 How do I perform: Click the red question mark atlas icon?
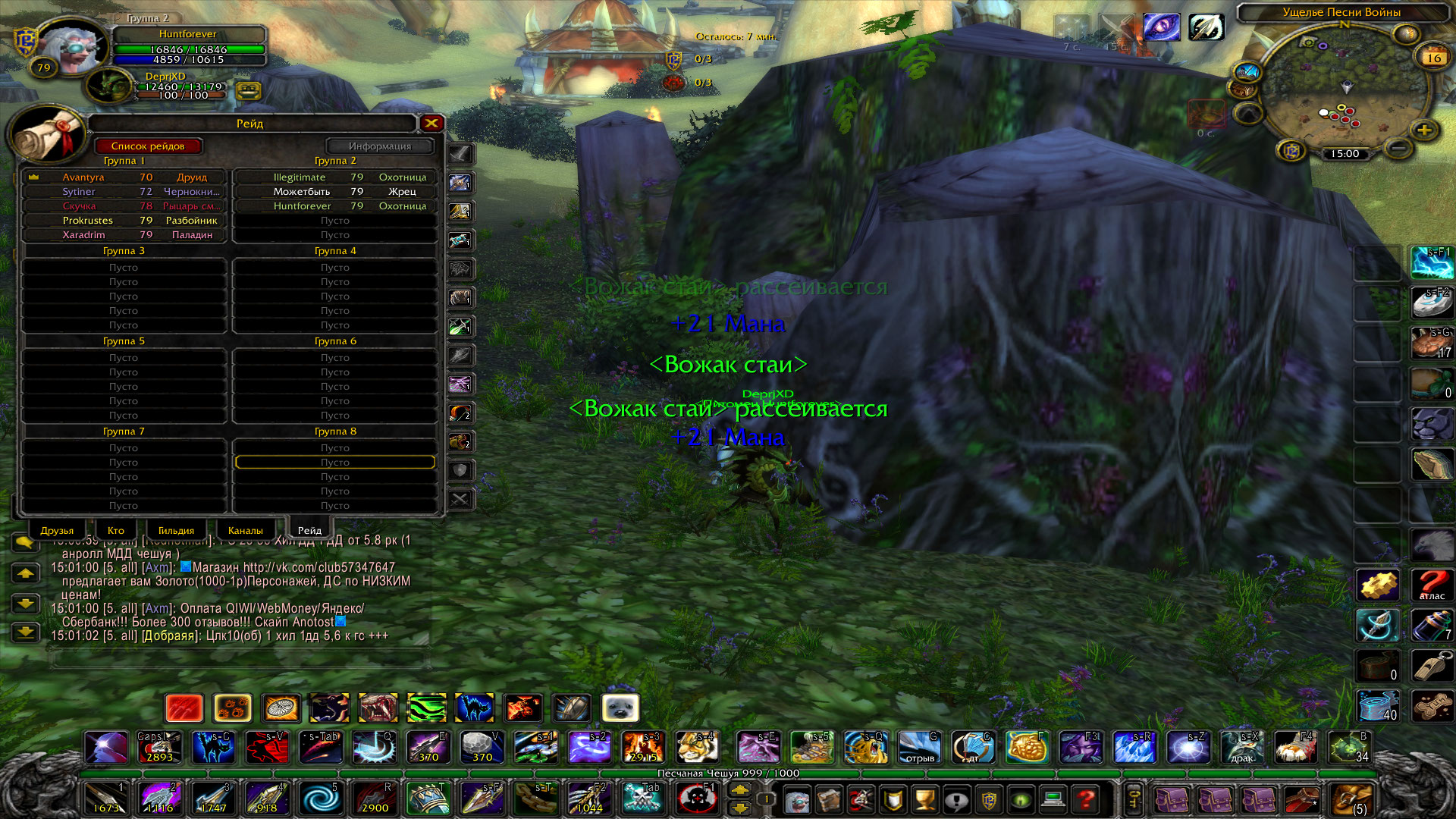pos(1432,585)
